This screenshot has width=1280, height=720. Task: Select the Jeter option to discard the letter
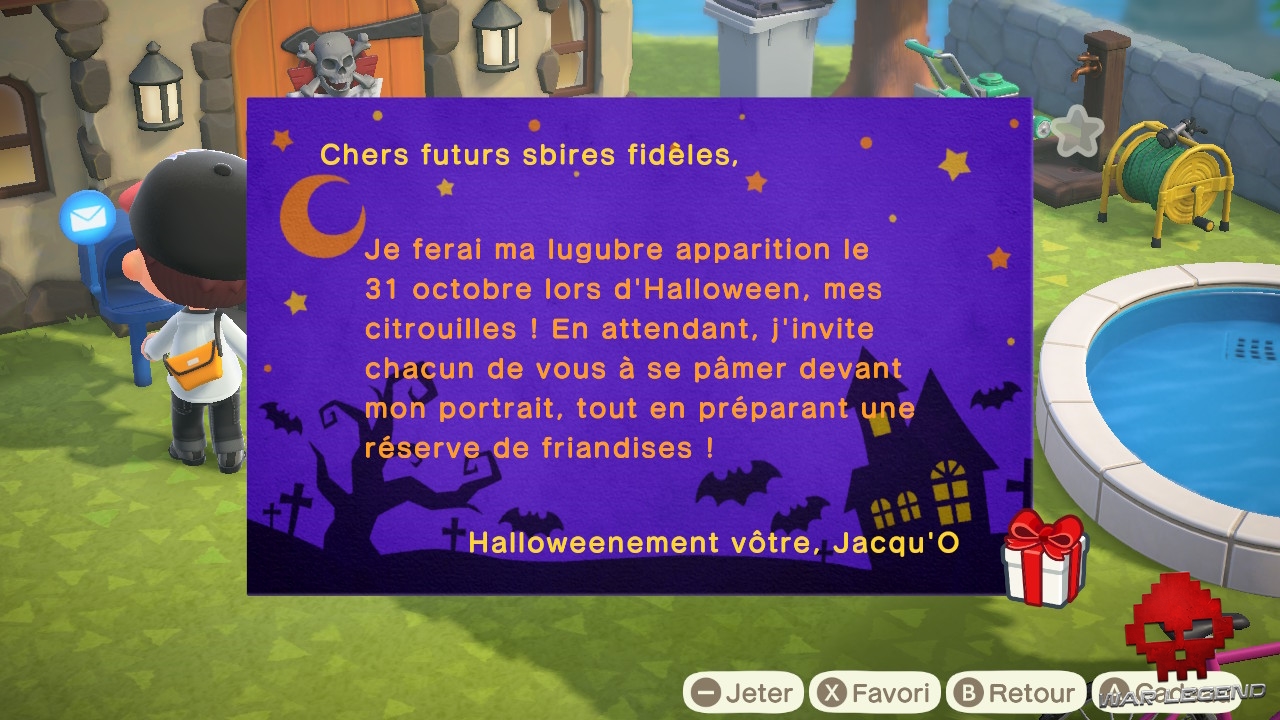(x=745, y=691)
